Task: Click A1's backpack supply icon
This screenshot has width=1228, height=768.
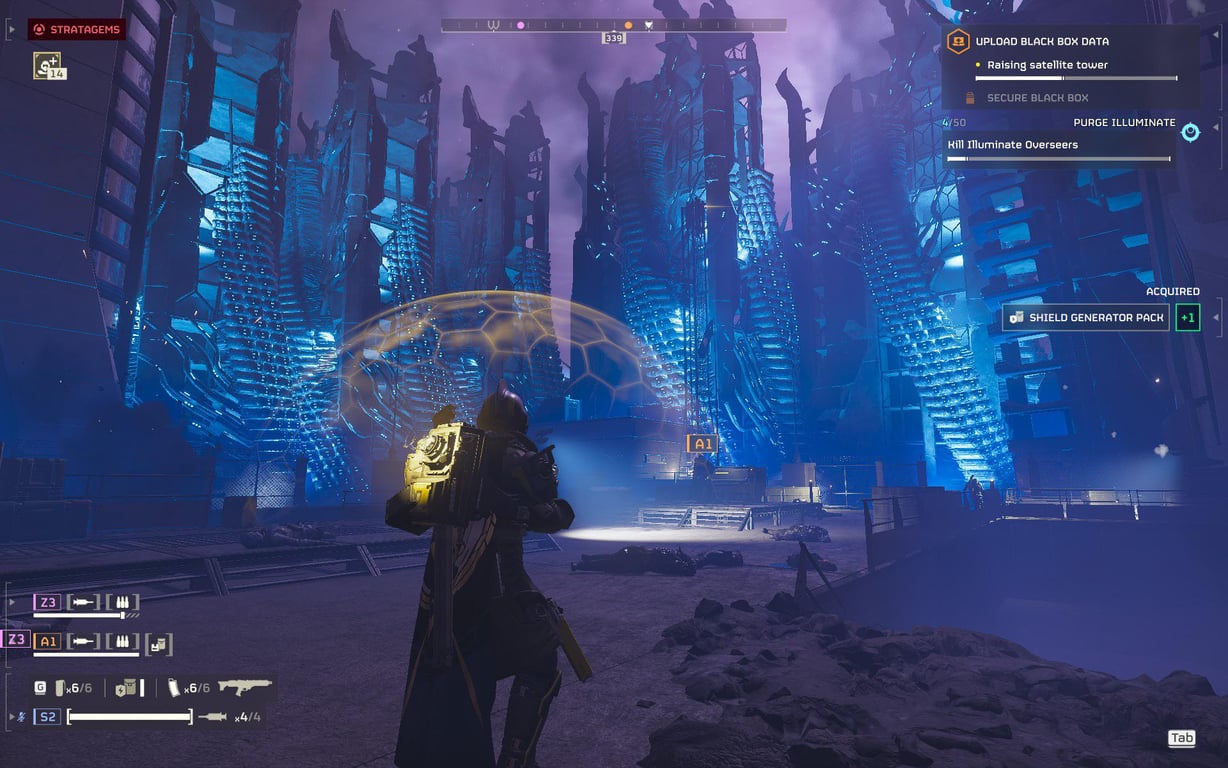Action: pos(159,642)
